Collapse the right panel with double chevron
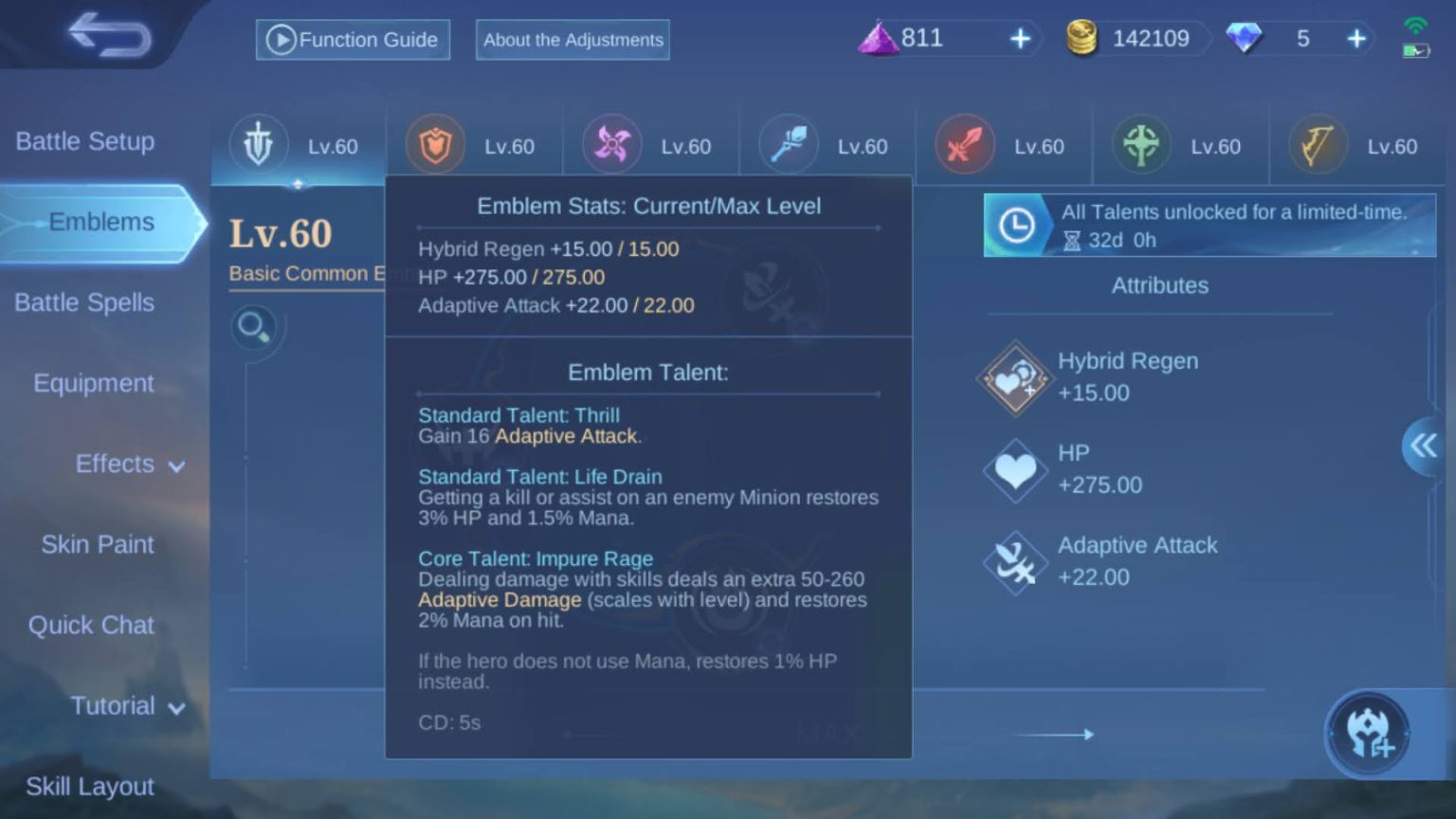The width and height of the screenshot is (1456, 819). [1422, 446]
